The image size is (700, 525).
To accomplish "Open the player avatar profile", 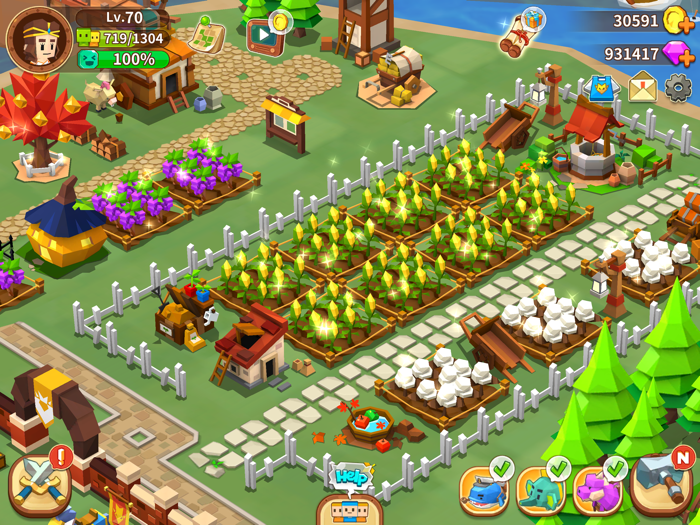I will (x=39, y=39).
